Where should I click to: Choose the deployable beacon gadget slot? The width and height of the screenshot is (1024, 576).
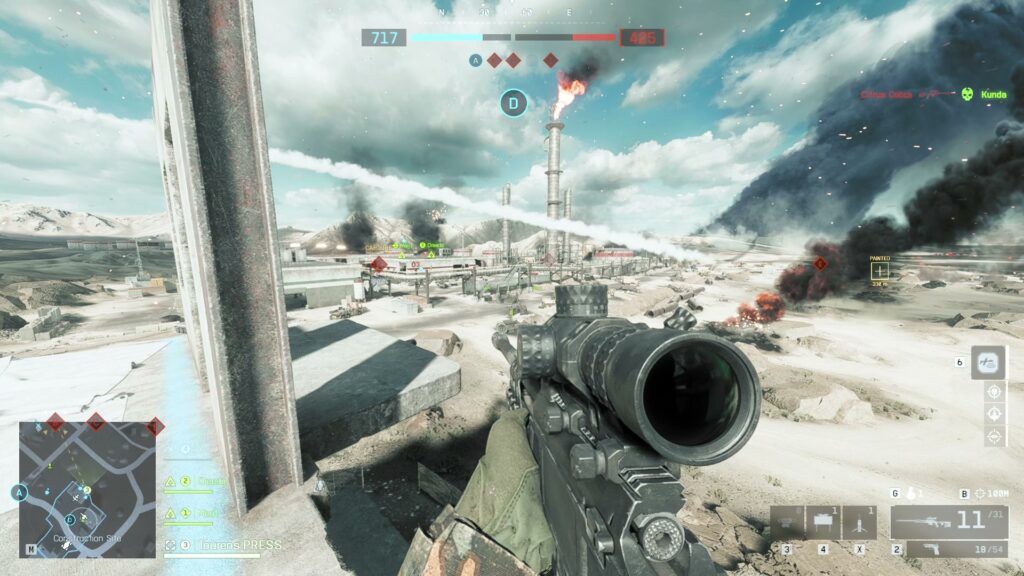click(859, 522)
